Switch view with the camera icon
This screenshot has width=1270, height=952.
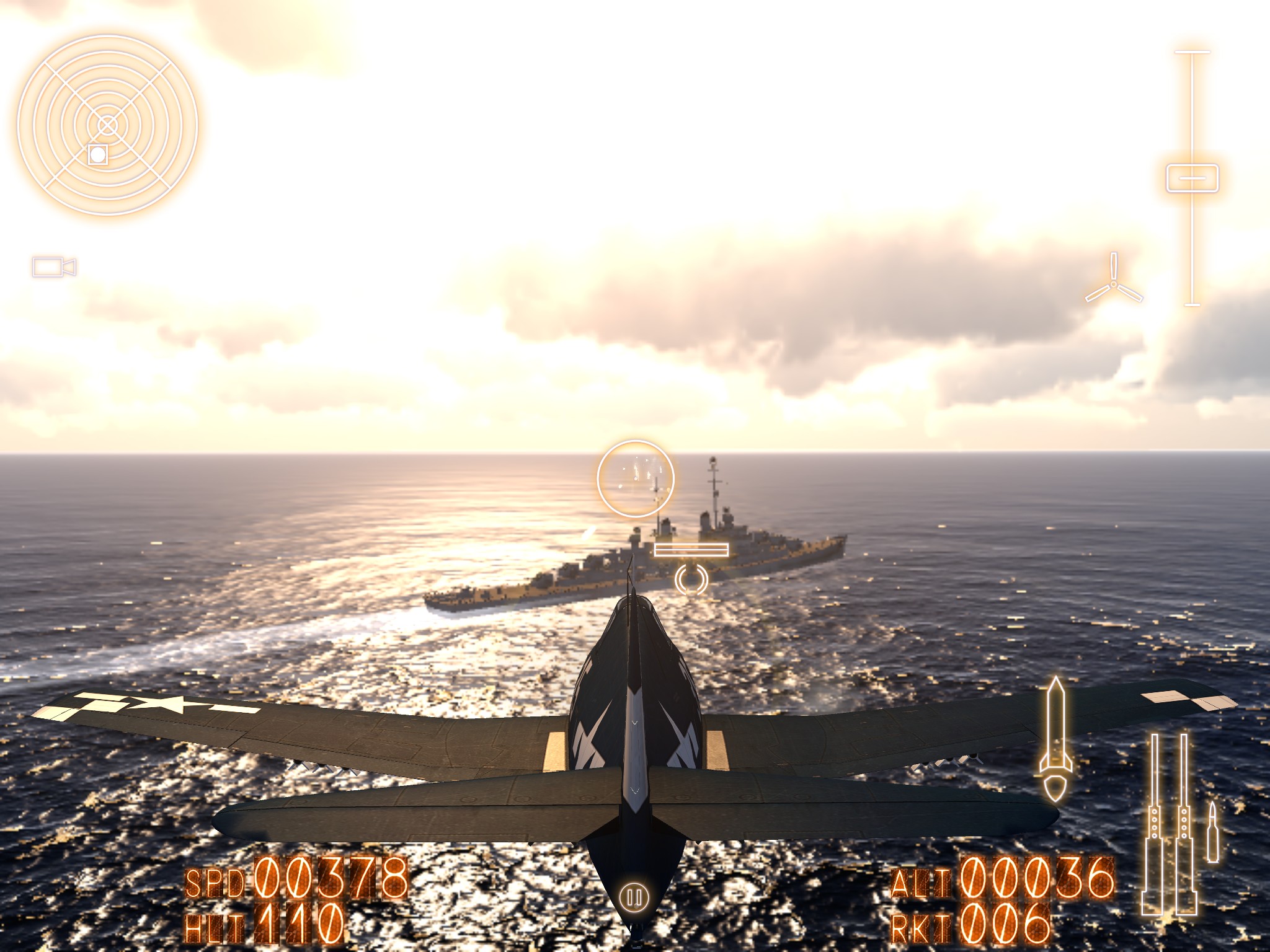pyautogui.click(x=54, y=267)
